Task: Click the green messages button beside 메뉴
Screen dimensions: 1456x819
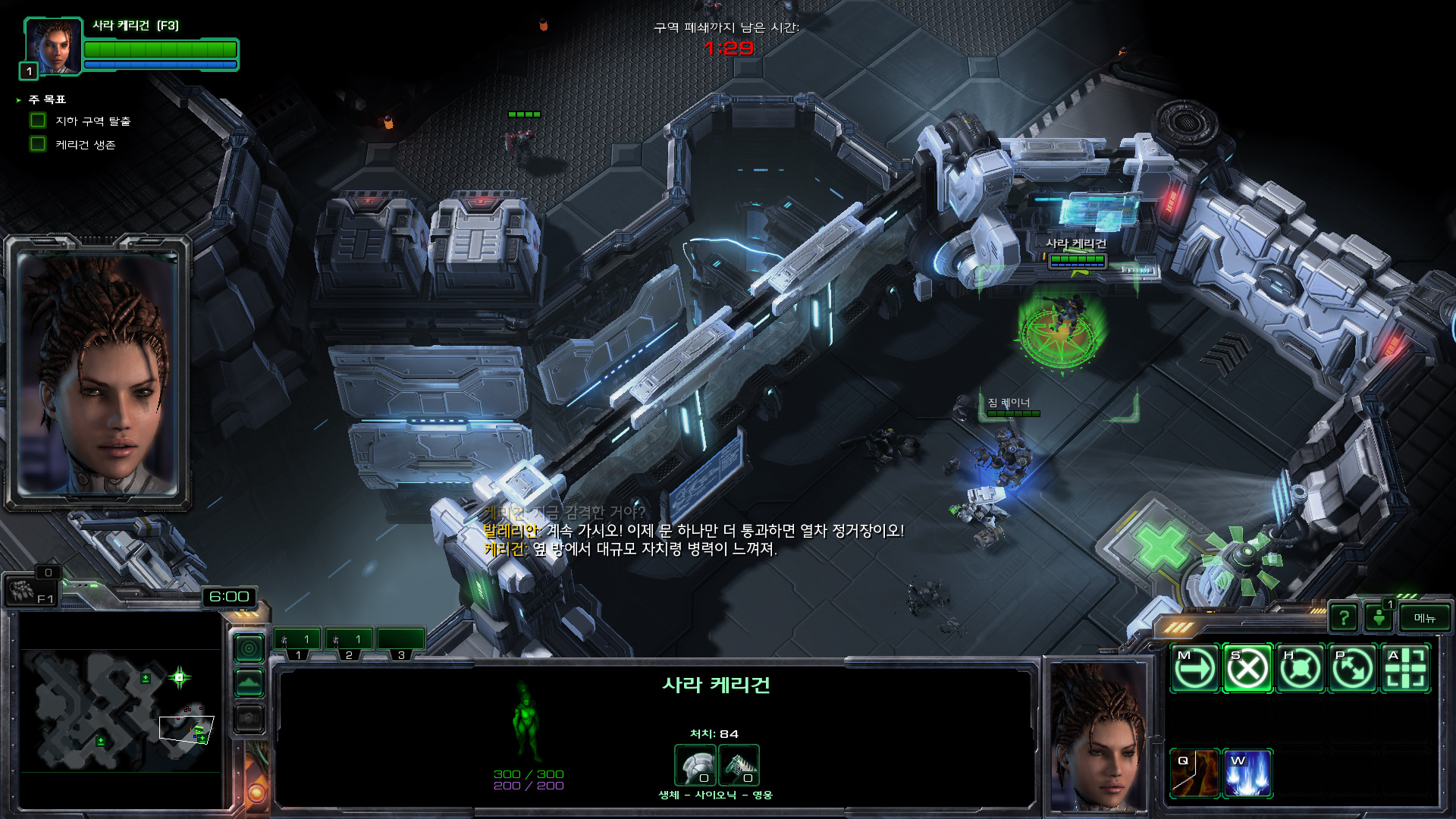Action: 1379,618
